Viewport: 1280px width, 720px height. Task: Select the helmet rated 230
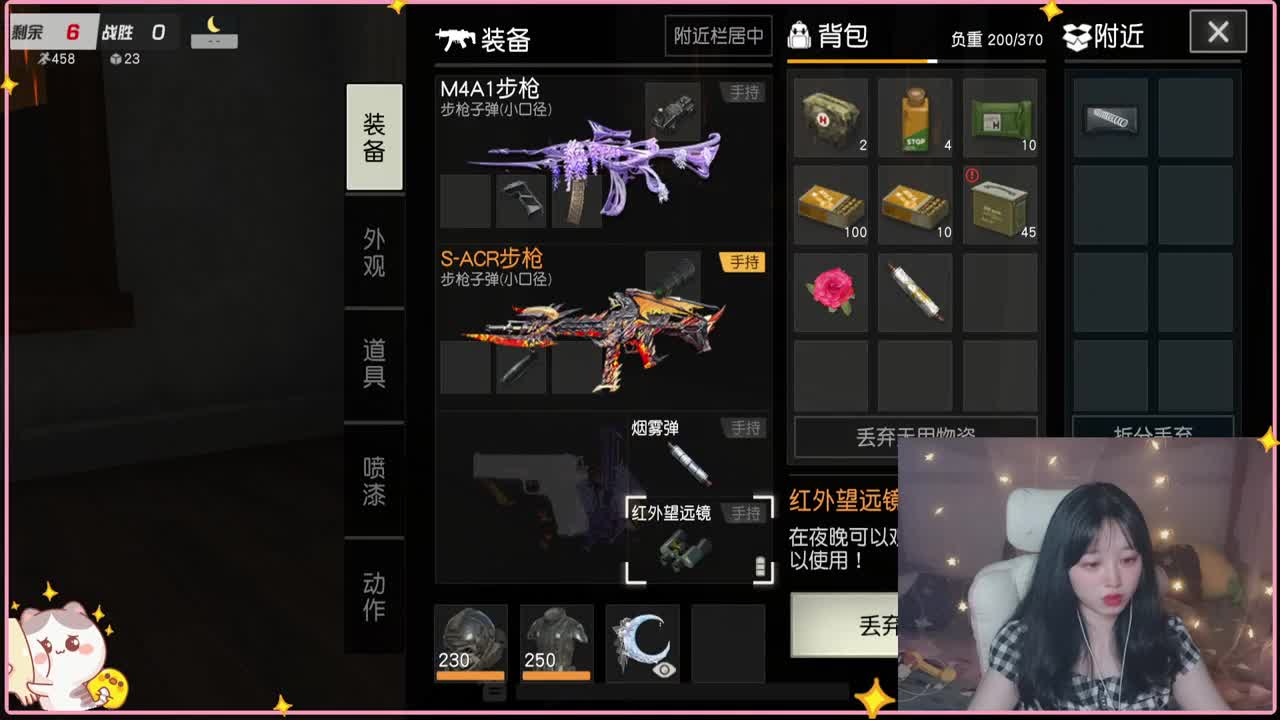coord(470,640)
